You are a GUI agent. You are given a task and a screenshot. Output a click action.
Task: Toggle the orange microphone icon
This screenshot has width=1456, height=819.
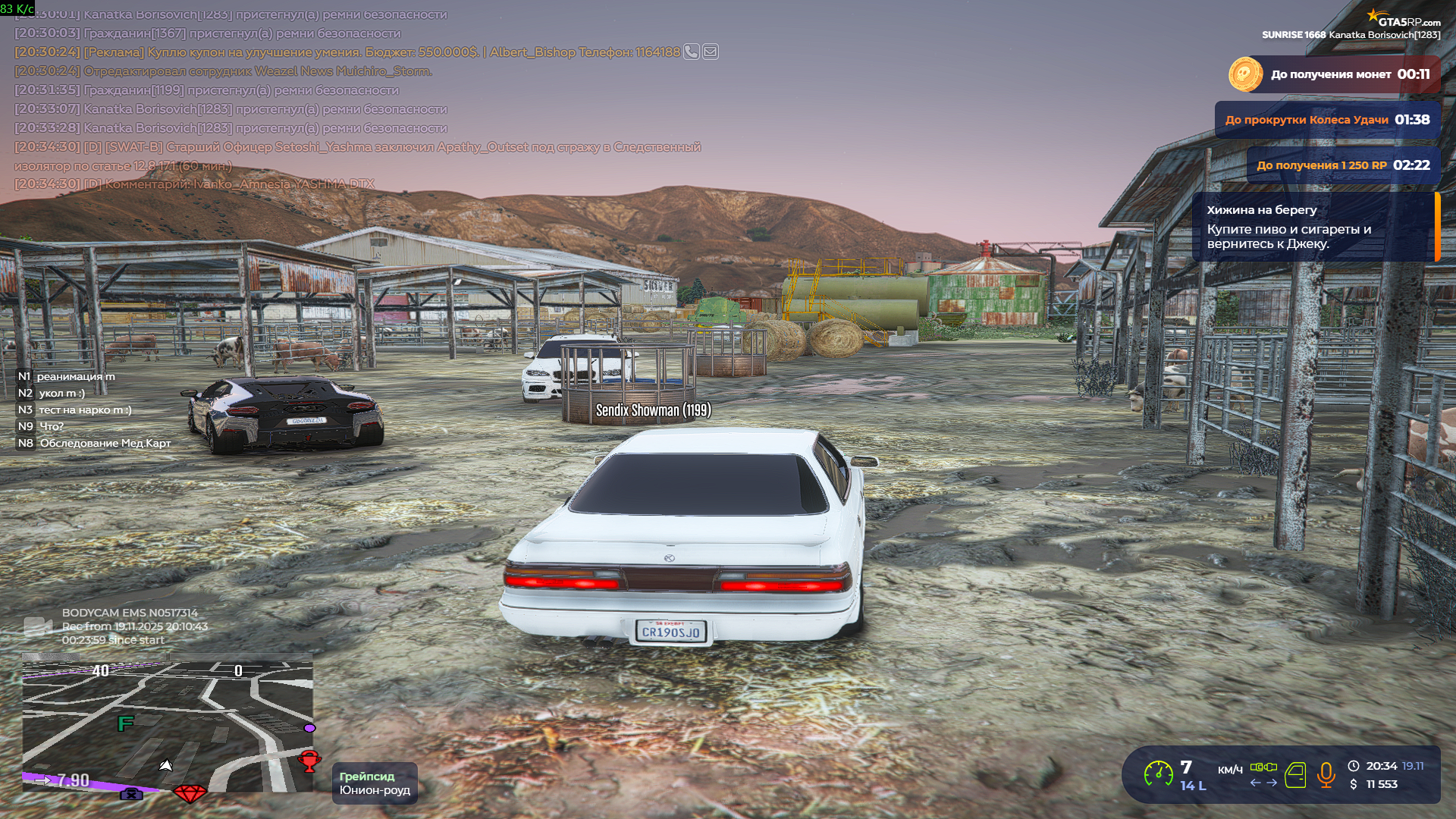(1326, 775)
